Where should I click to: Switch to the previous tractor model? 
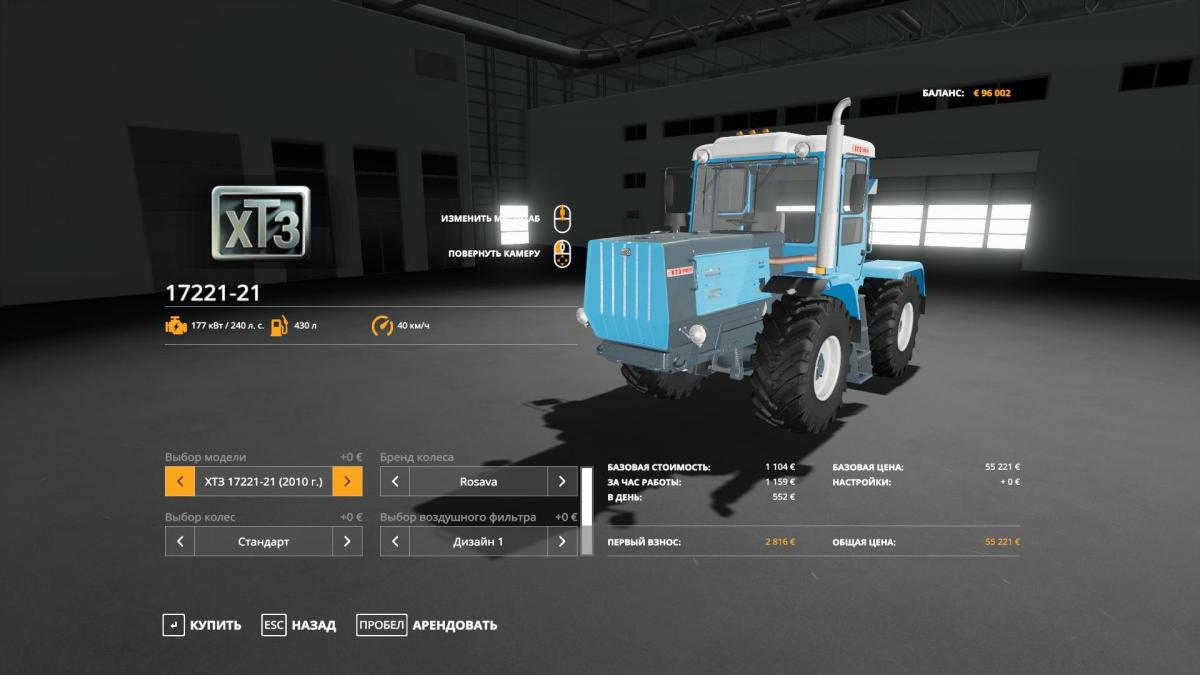click(x=180, y=481)
